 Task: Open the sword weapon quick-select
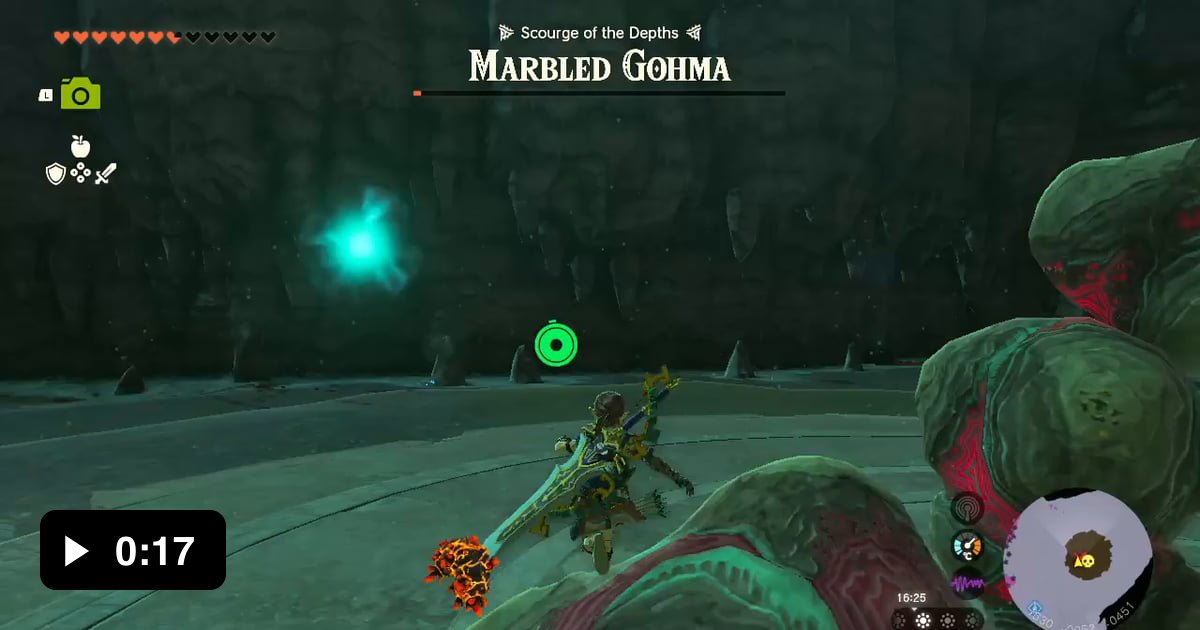click(x=105, y=173)
